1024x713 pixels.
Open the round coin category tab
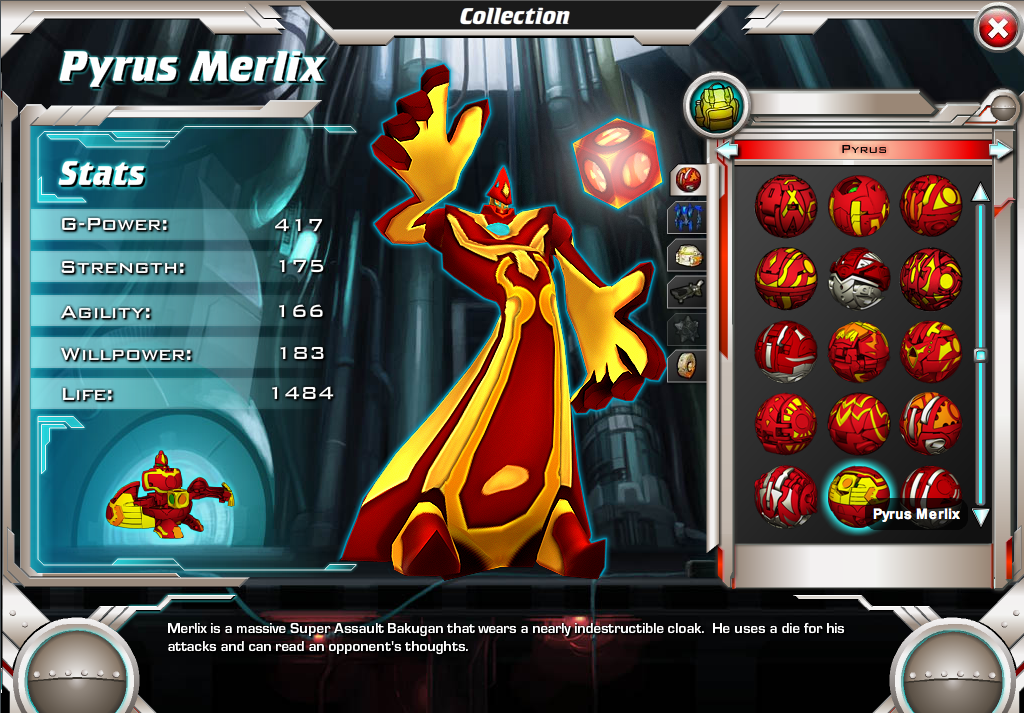point(688,365)
